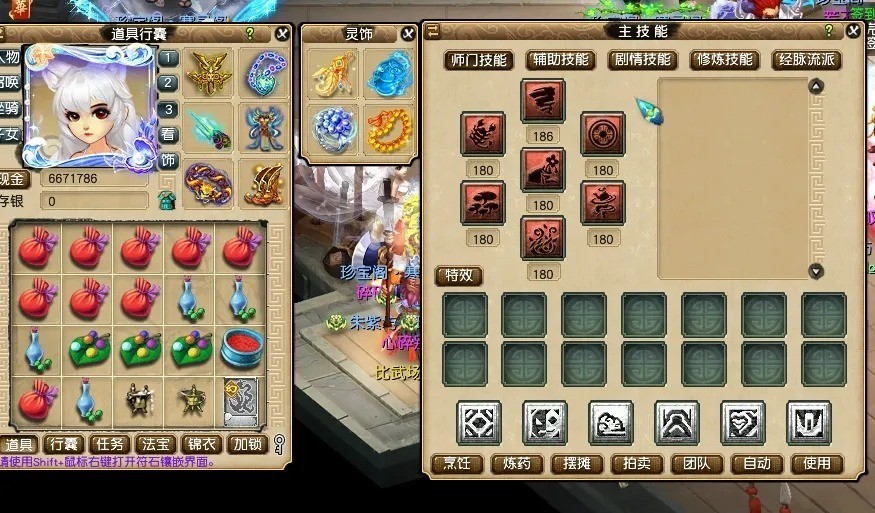Close the 灵饰 accessory window
The image size is (875, 513).
click(x=408, y=33)
